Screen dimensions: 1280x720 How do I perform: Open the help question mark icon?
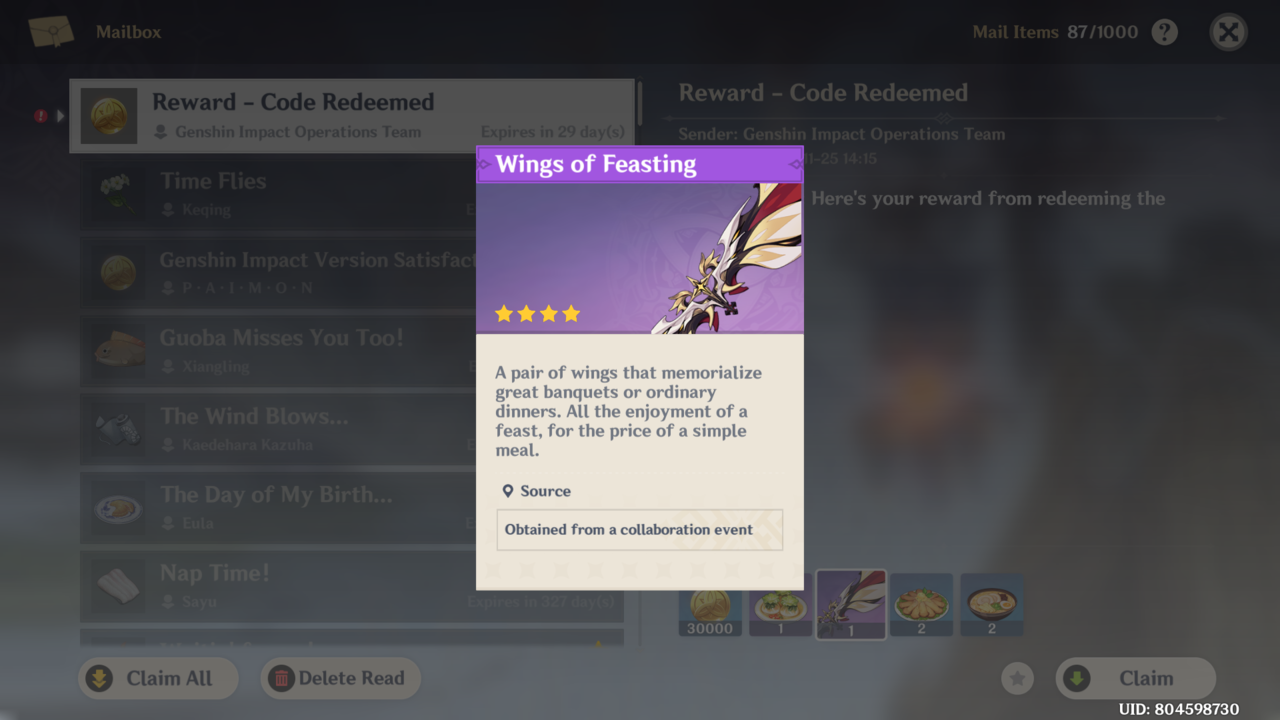1164,32
